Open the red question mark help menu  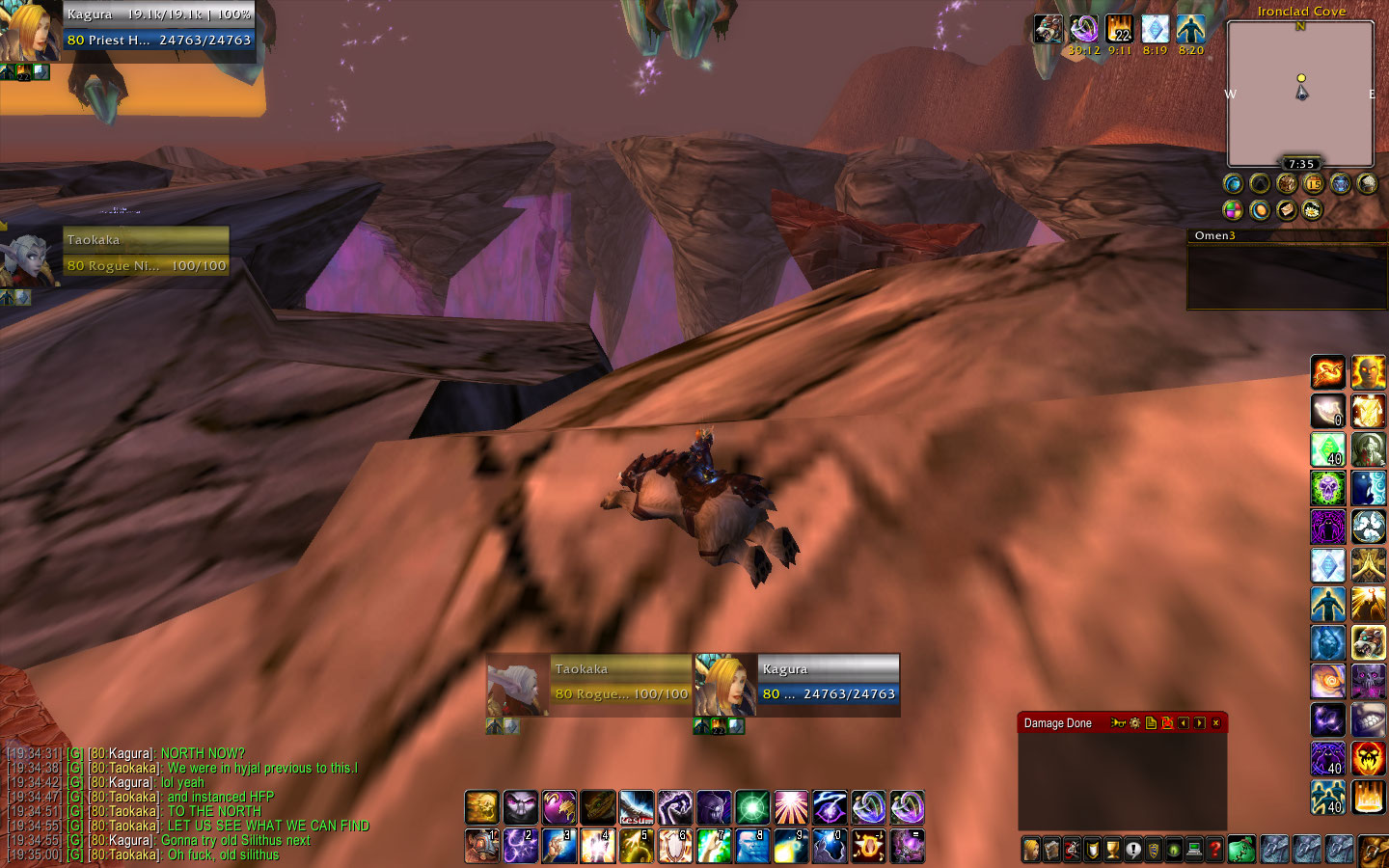pos(1215,850)
